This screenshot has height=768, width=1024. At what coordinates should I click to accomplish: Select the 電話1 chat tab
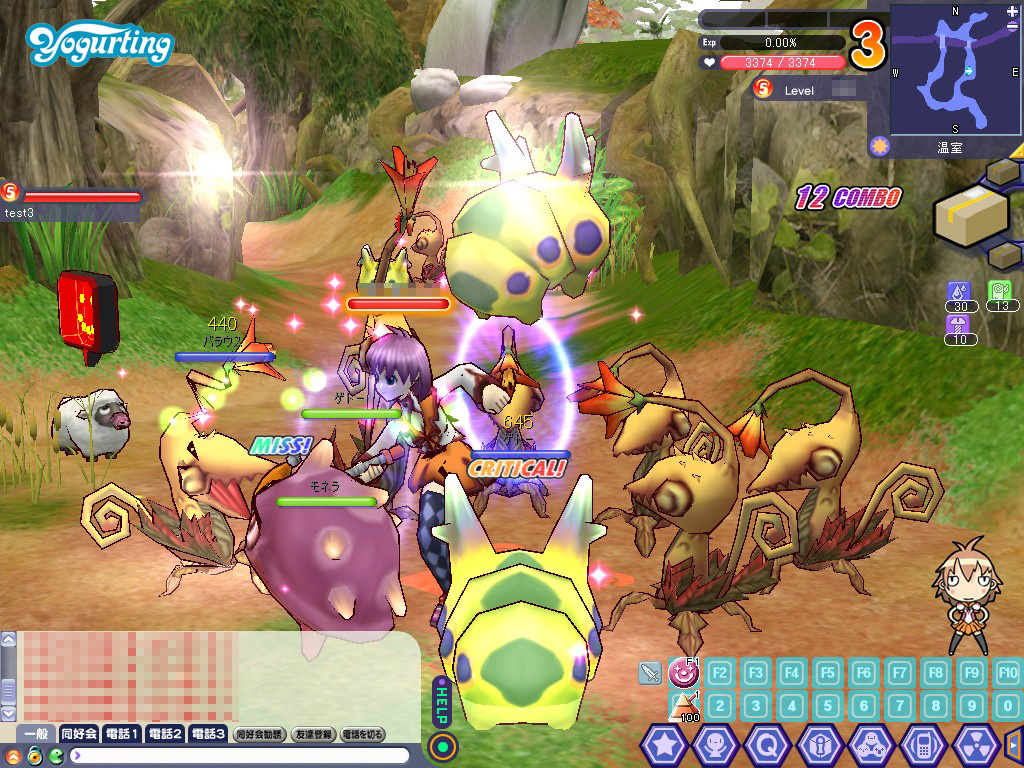121,734
